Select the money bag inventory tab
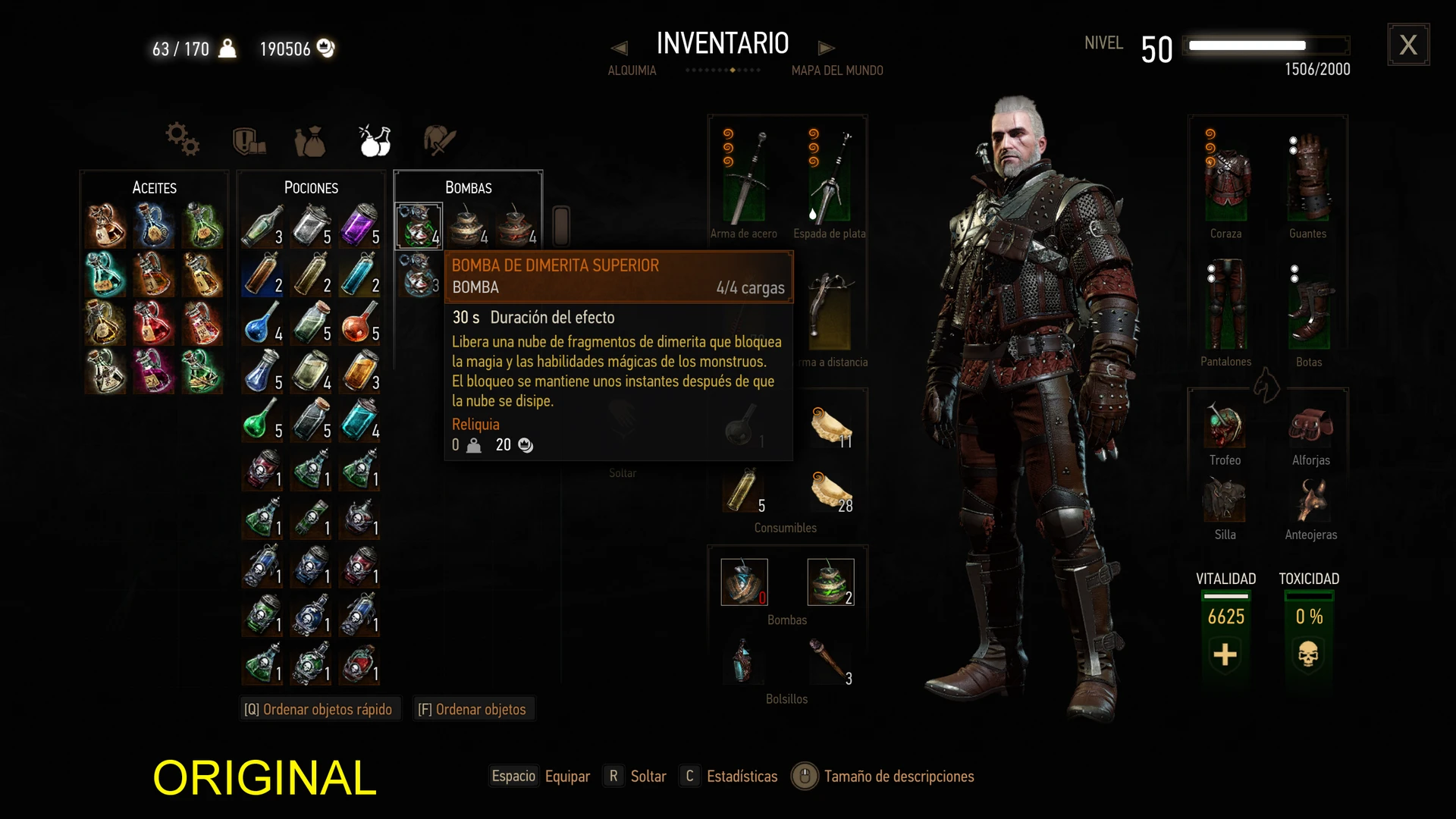This screenshot has width=1456, height=819. click(310, 141)
